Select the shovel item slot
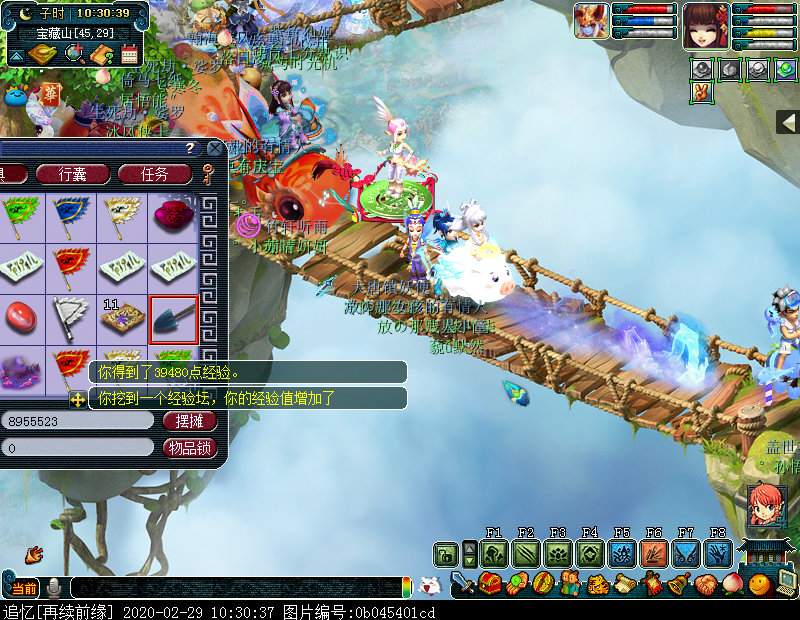Image resolution: width=800 pixels, height=620 pixels. 174,319
